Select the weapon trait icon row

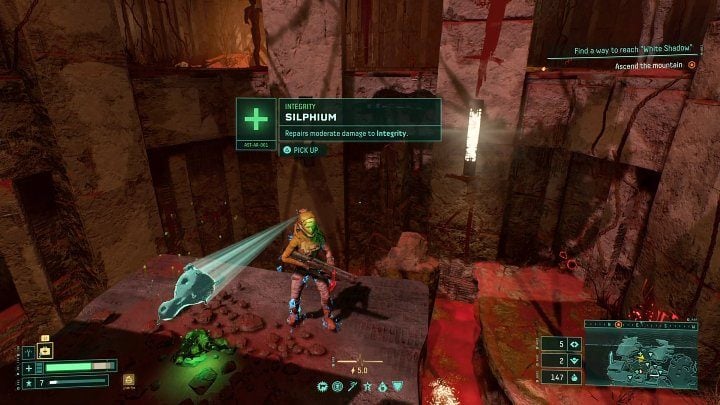[x=360, y=386]
